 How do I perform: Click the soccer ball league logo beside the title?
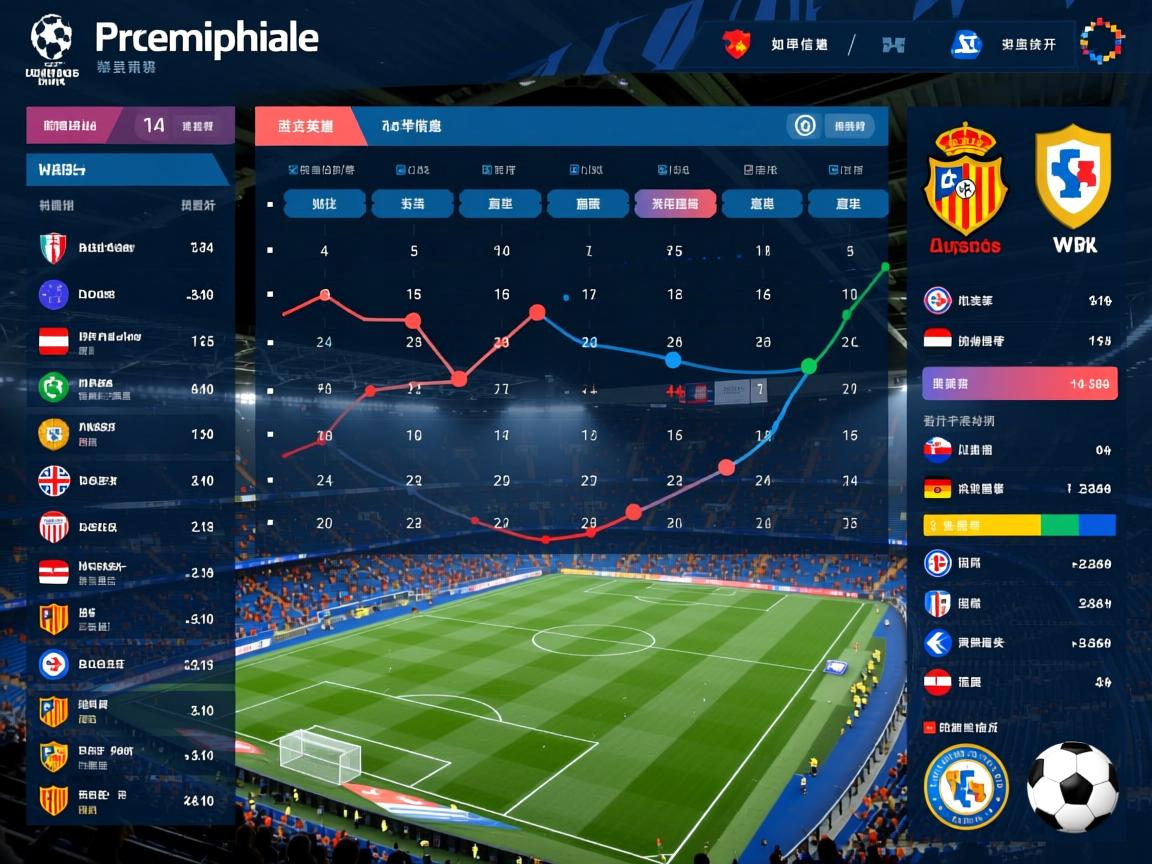pyautogui.click(x=51, y=38)
